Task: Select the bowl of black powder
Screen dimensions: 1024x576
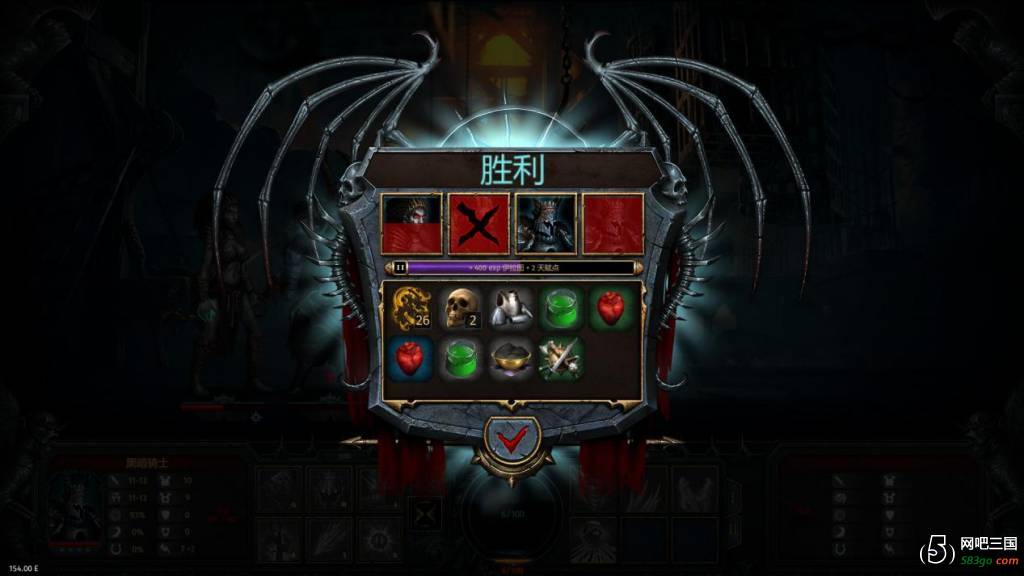Action: pyautogui.click(x=511, y=358)
